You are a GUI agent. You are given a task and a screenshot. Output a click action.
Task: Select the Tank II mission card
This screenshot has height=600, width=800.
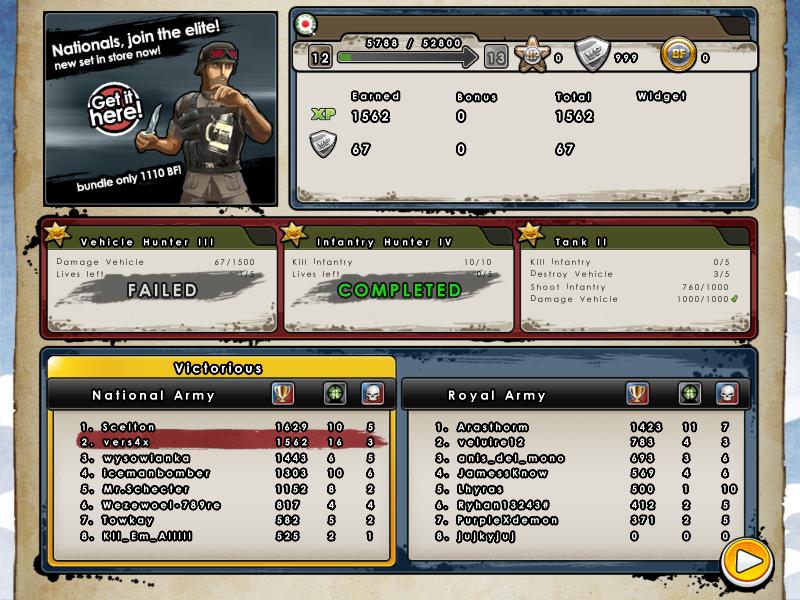(634, 277)
